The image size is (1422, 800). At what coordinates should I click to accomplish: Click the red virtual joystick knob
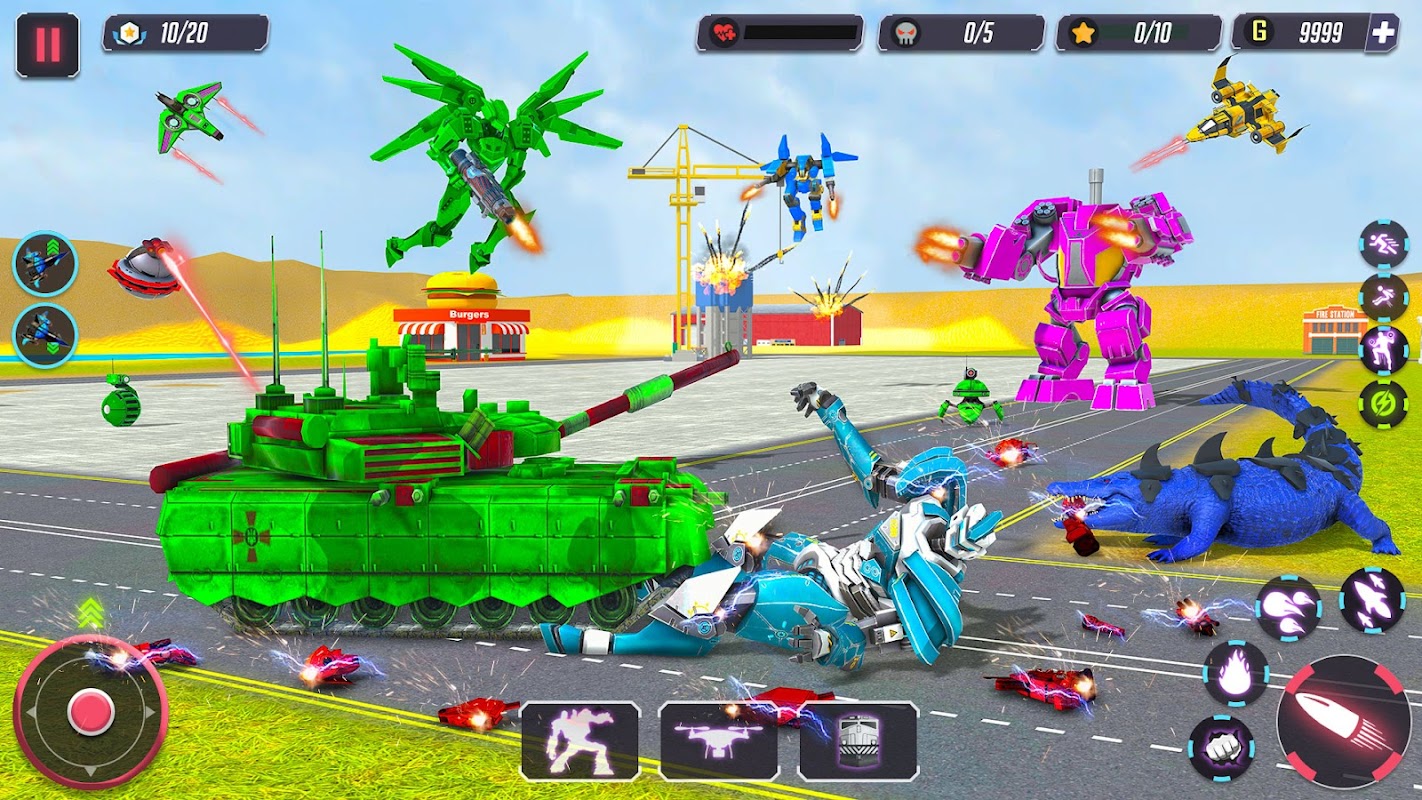coord(91,711)
